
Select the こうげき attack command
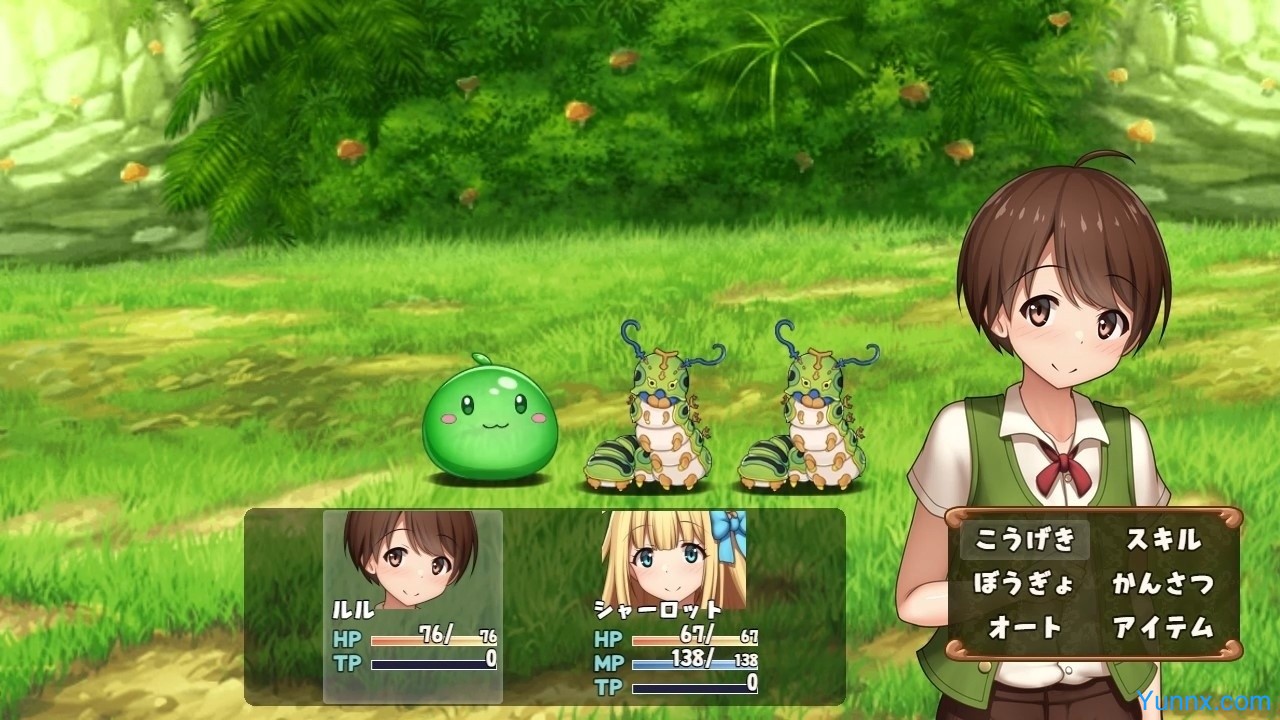pyautogui.click(x=1024, y=540)
